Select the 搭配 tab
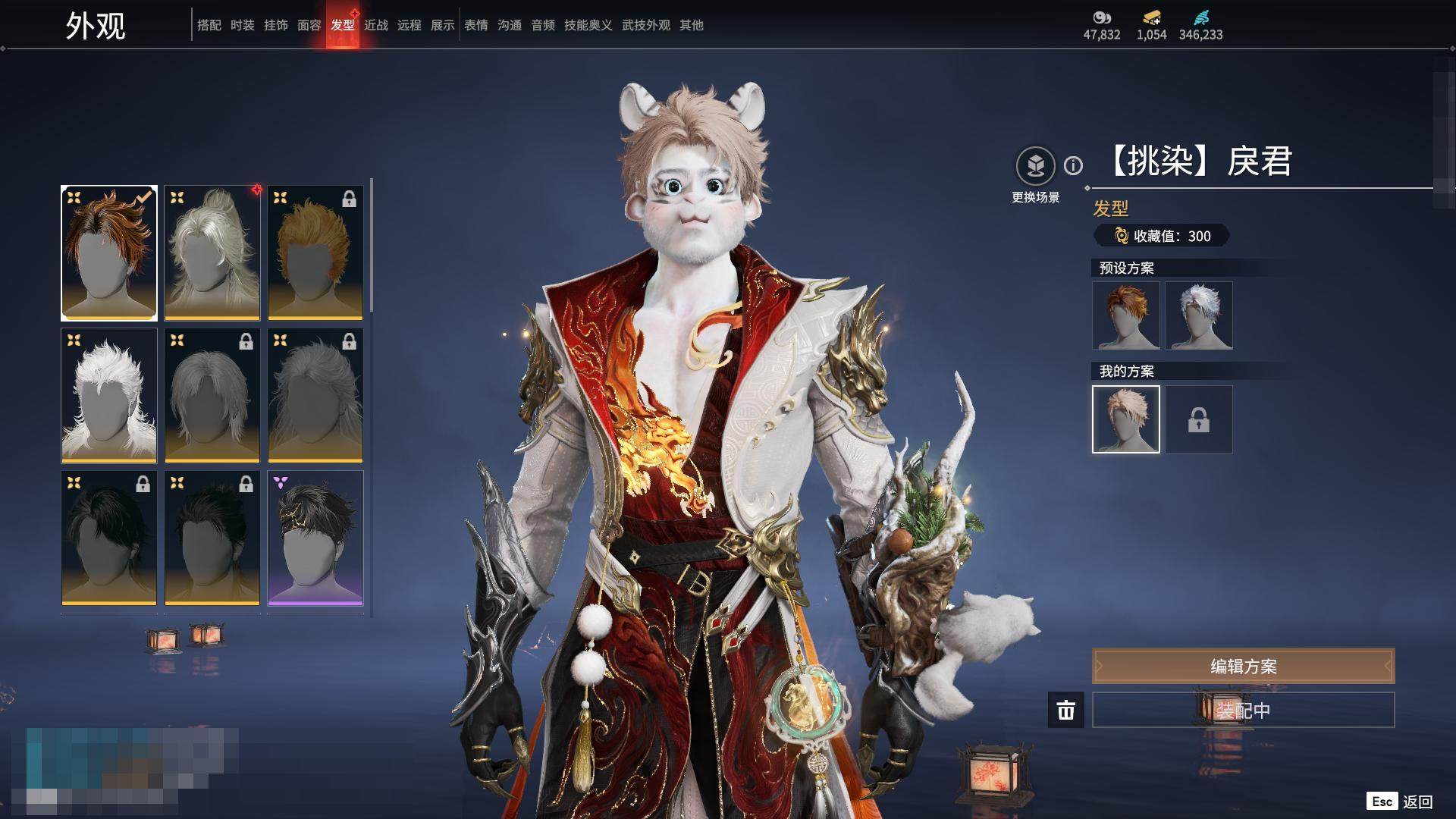 [209, 25]
